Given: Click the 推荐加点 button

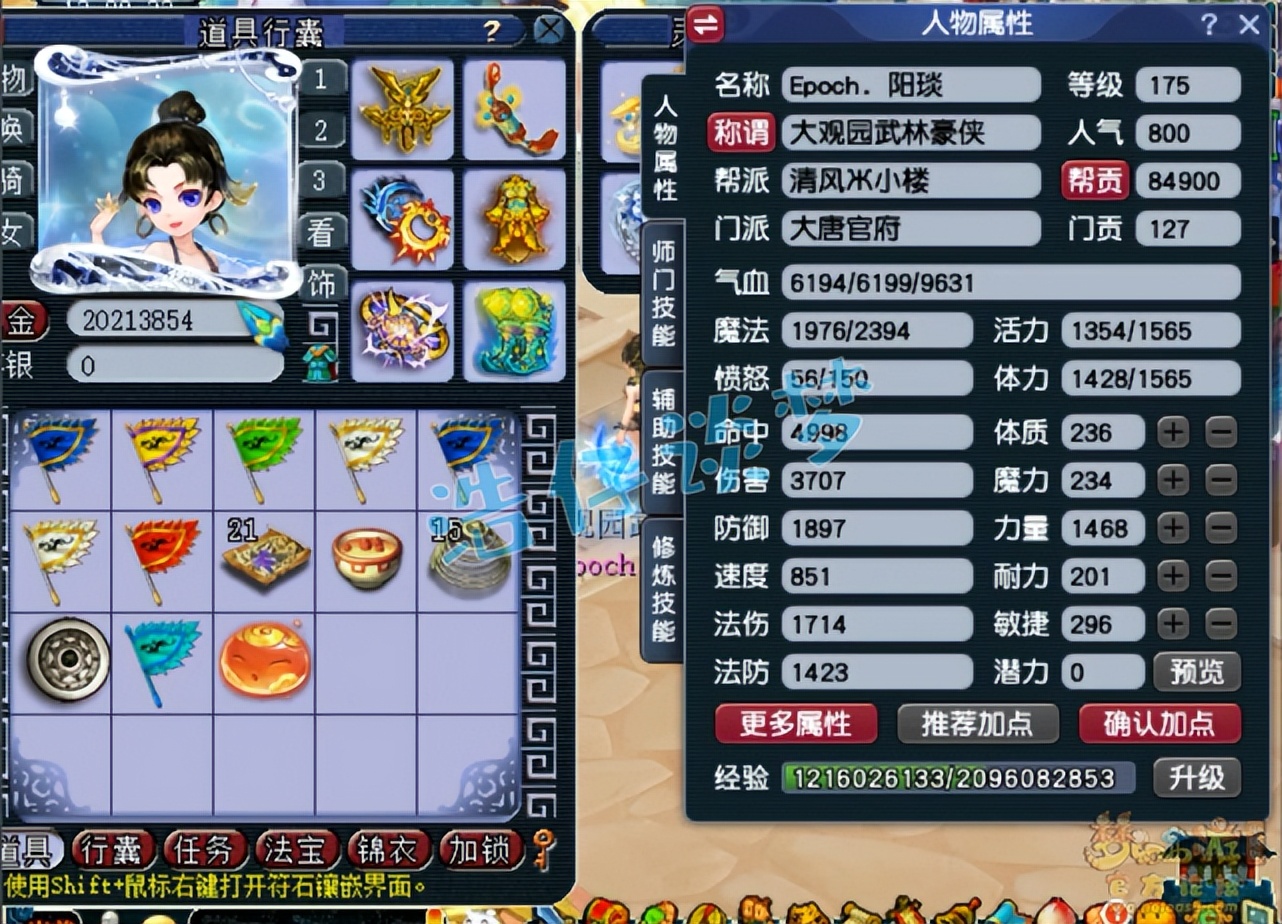Looking at the screenshot, I should [978, 725].
